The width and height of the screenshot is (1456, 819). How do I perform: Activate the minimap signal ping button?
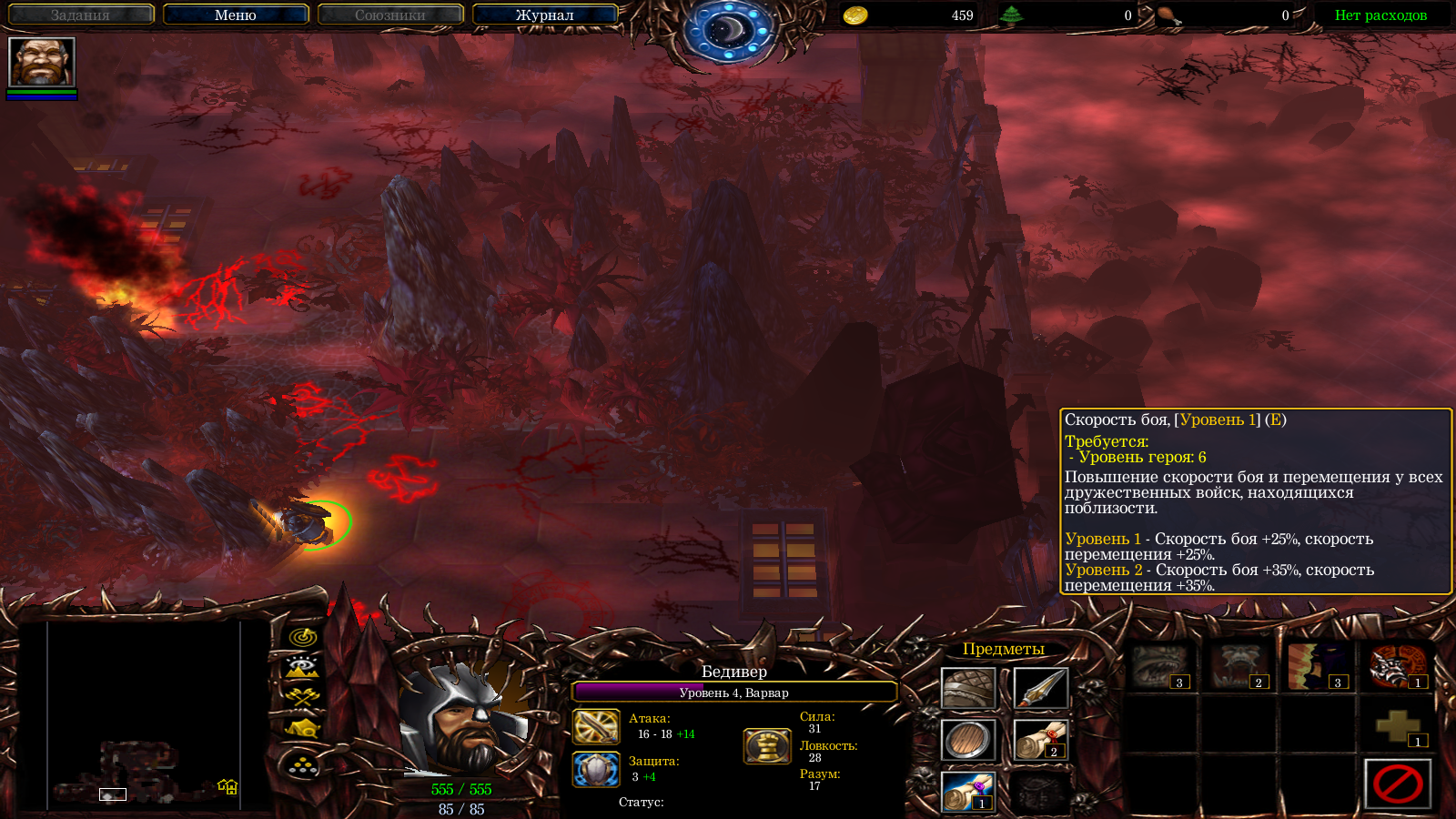[x=303, y=637]
